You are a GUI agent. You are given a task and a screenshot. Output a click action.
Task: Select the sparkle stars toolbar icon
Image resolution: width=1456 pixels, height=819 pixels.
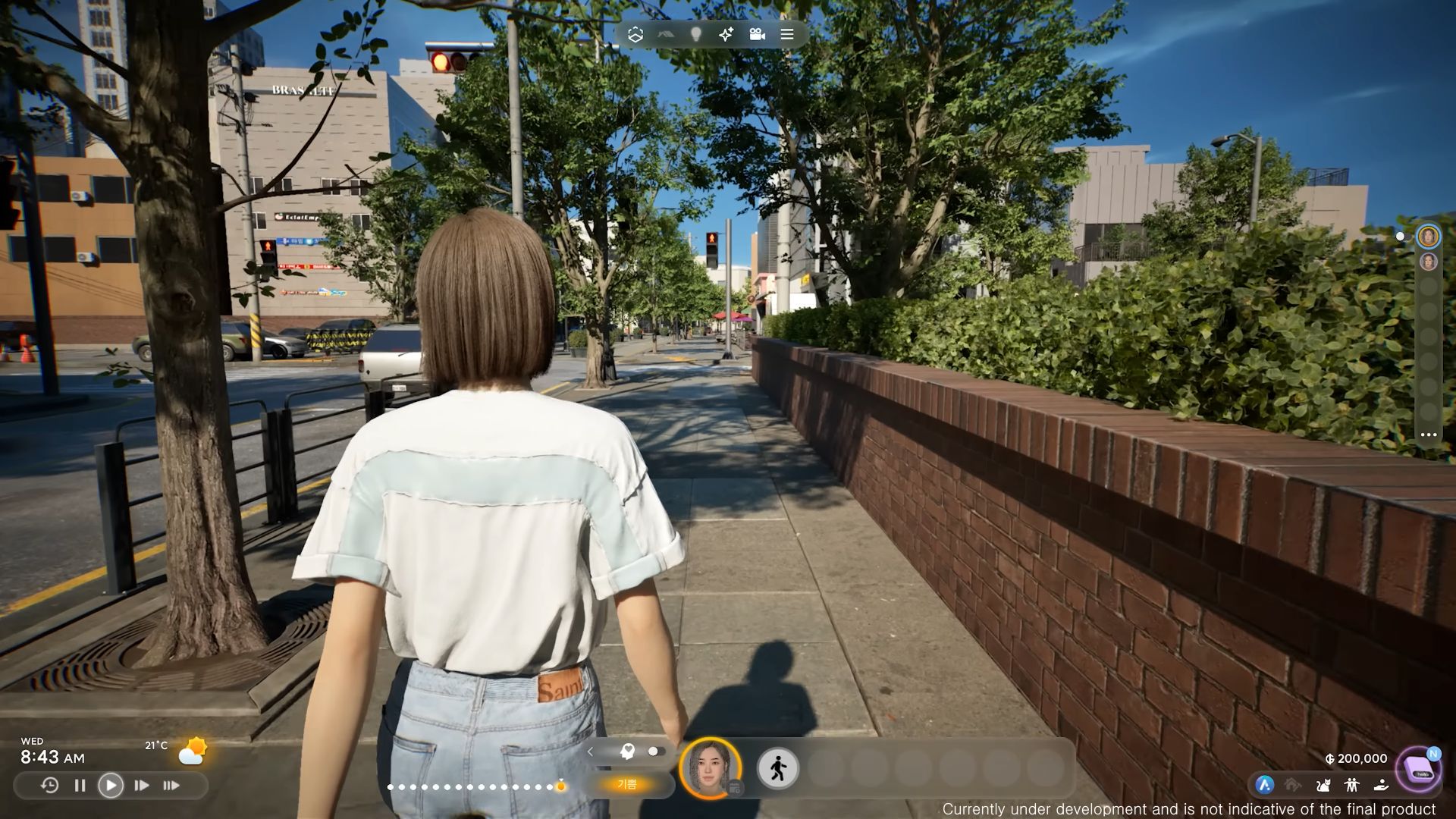726,34
